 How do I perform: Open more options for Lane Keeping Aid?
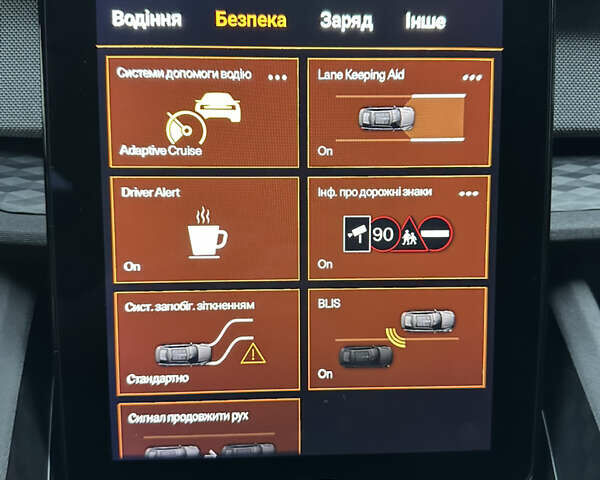coord(471,76)
